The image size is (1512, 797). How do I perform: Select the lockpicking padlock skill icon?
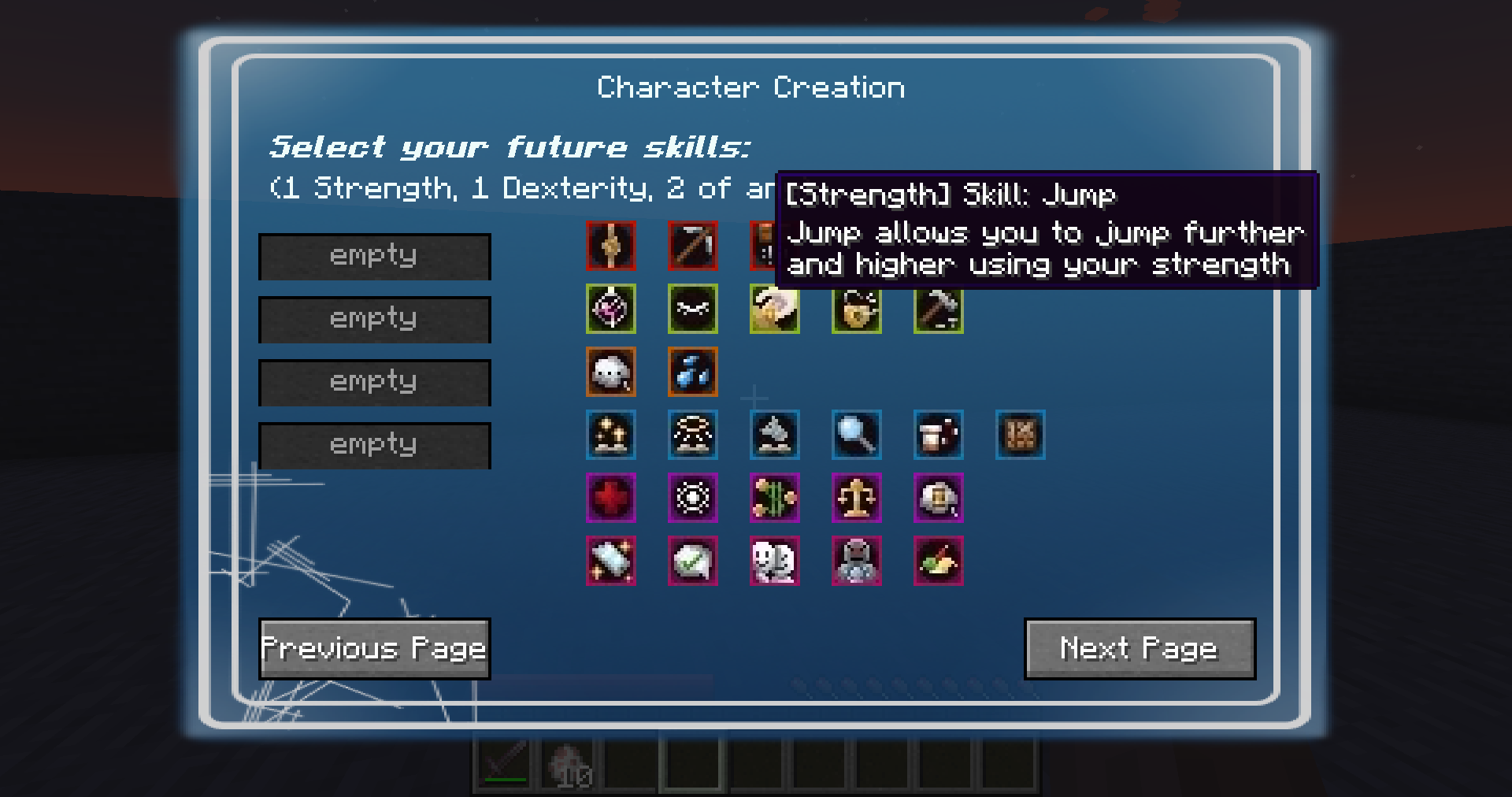(857, 310)
